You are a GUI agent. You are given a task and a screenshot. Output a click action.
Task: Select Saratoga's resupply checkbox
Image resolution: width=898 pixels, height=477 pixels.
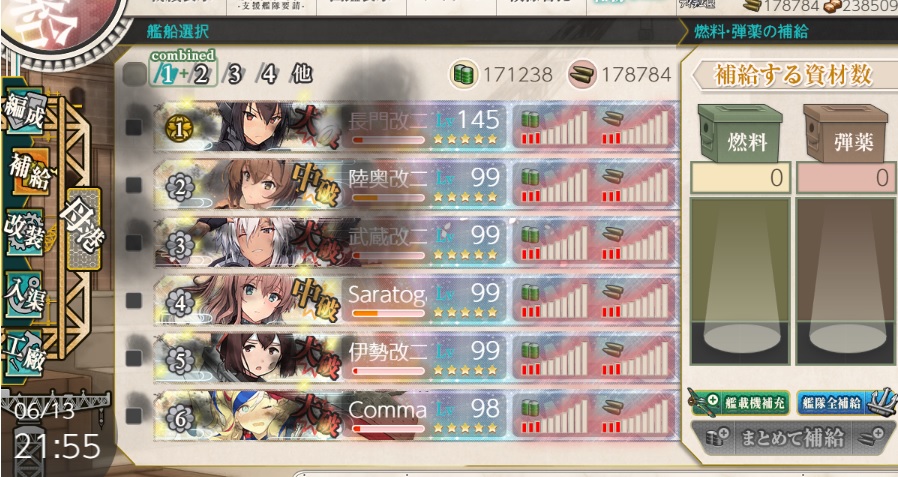tap(134, 298)
